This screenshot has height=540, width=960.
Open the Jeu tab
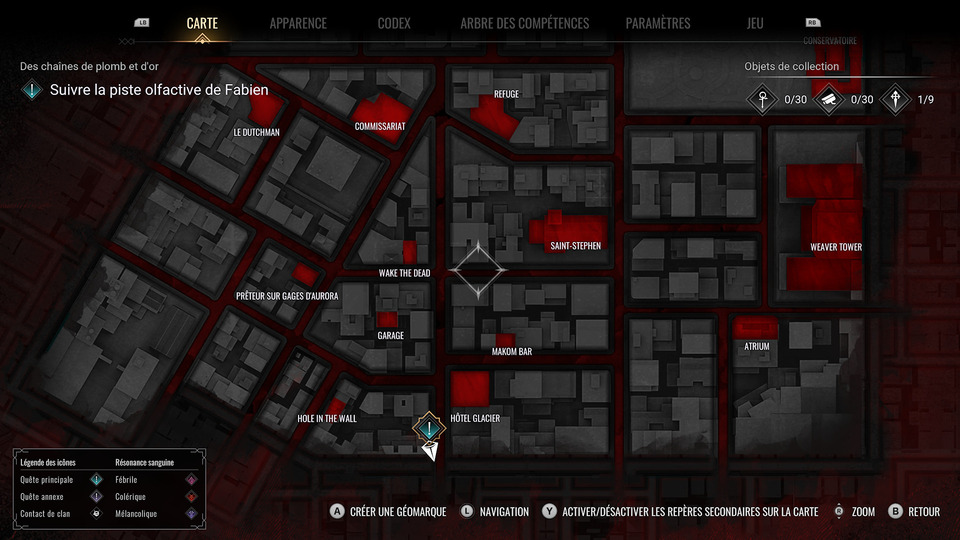tap(754, 23)
